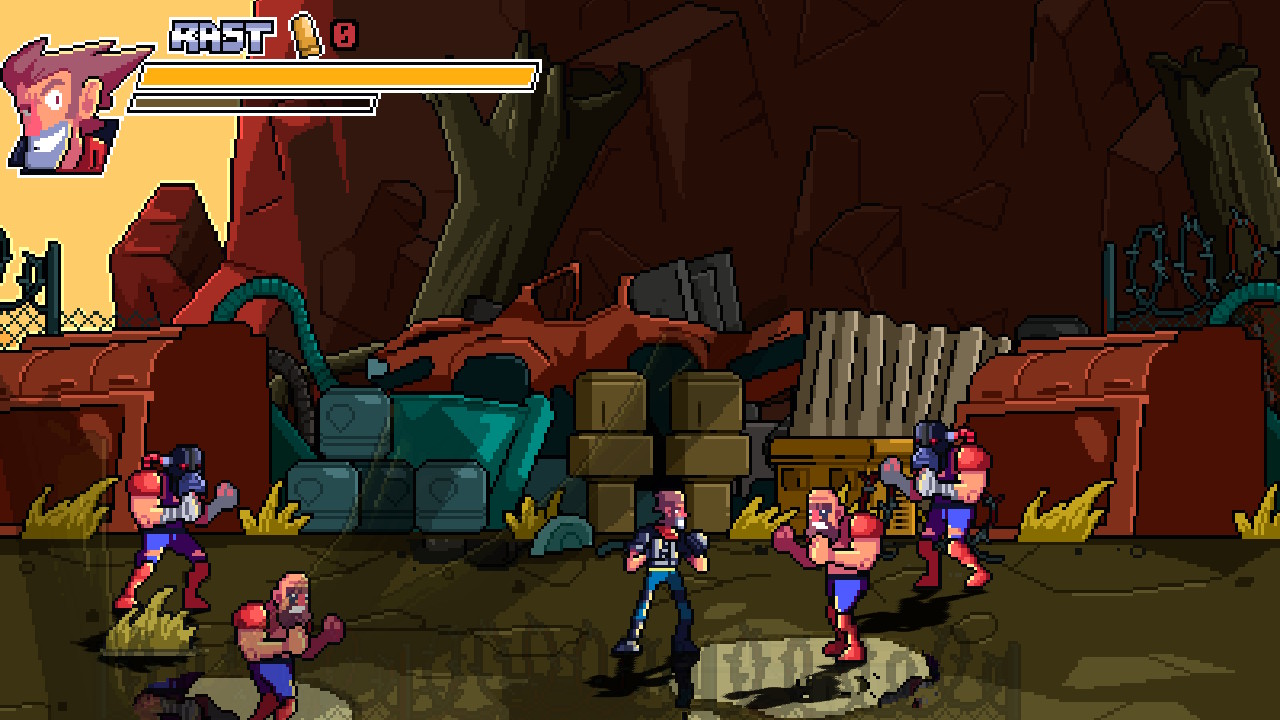Click the corrugated metal sheet leaning on crates
The image size is (1280, 720).
pos(880,370)
